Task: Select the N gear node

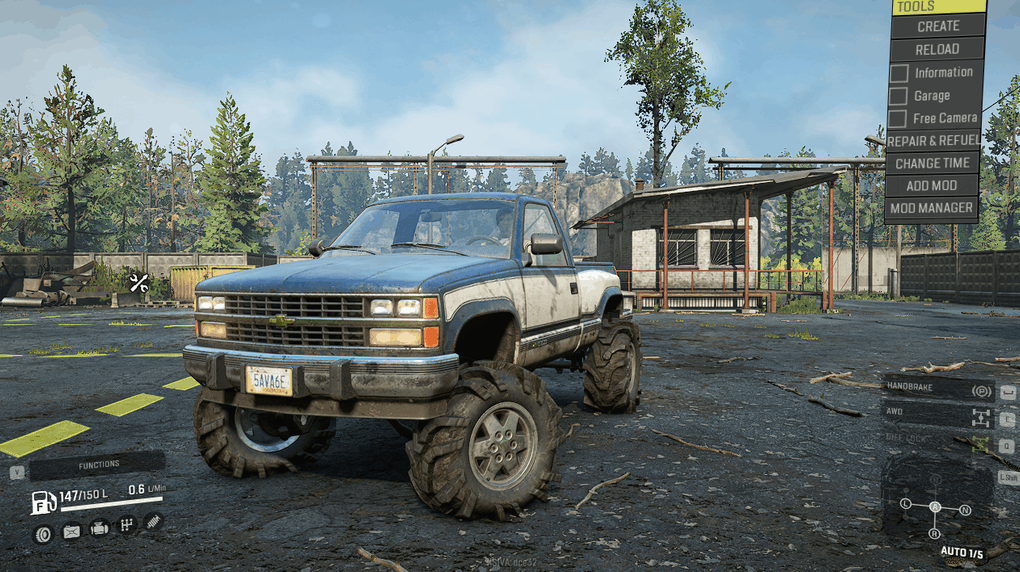Action: point(965,510)
